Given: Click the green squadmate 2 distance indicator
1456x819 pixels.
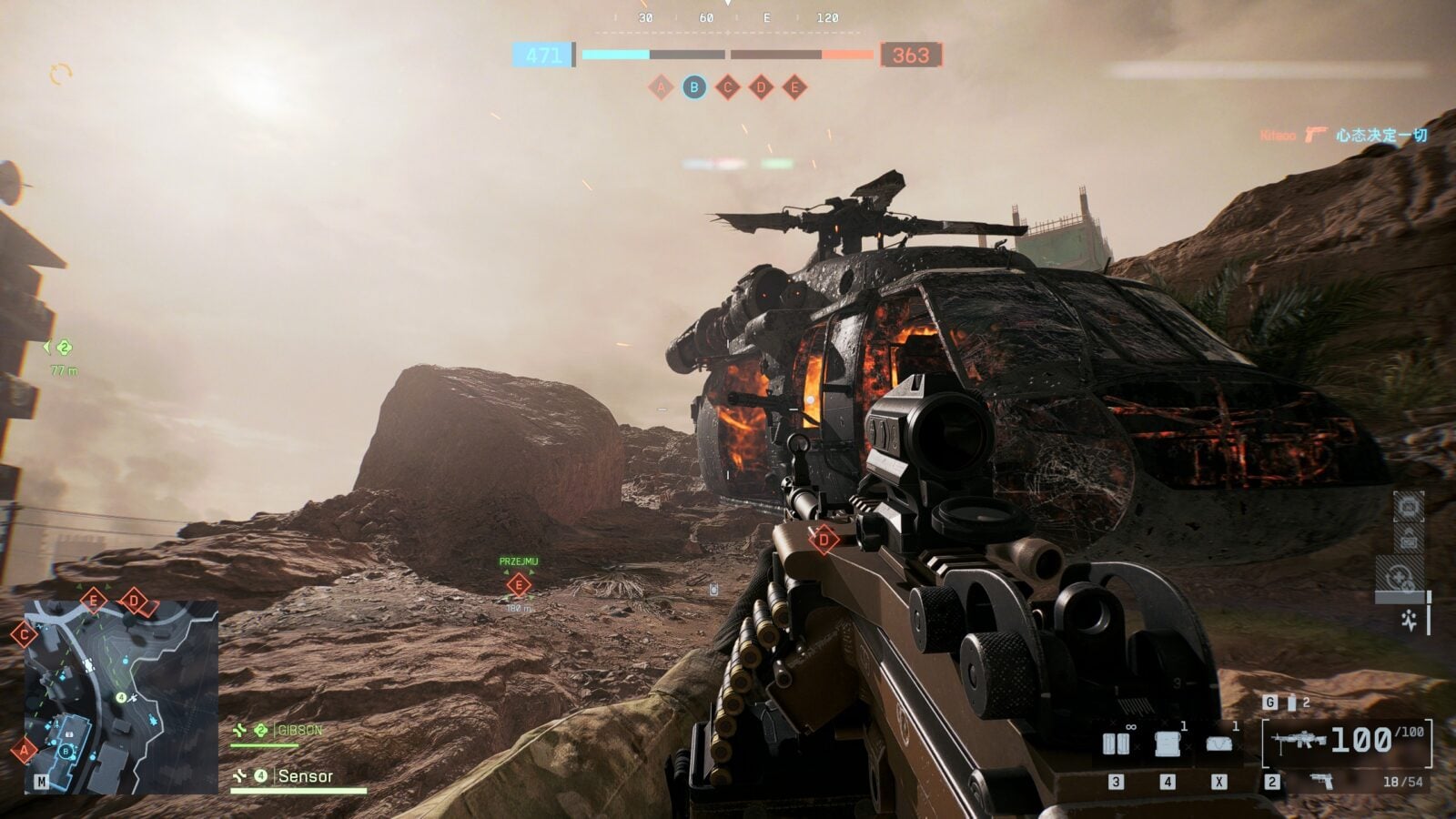Looking at the screenshot, I should pos(62,348).
